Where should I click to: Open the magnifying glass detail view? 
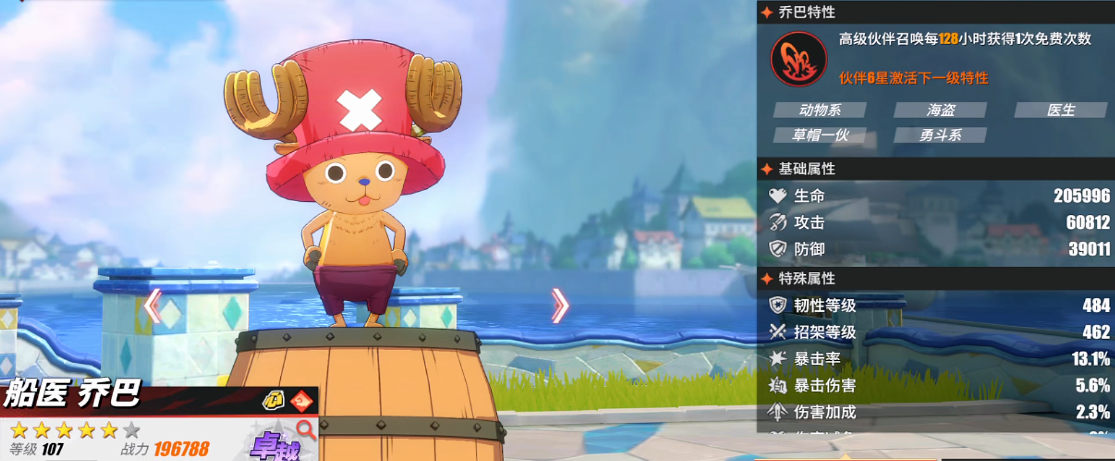coord(306,430)
